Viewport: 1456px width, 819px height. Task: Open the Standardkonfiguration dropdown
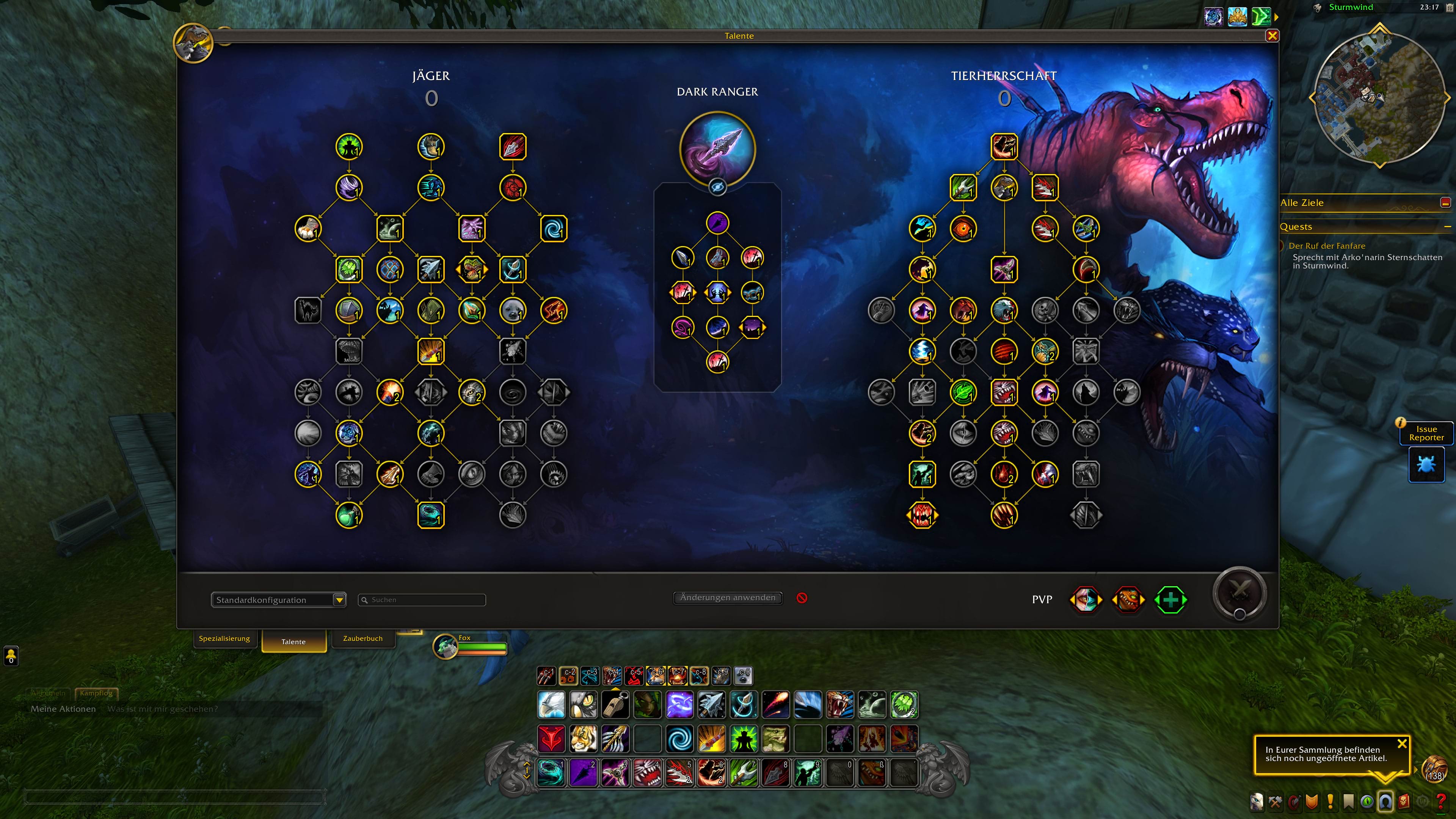coord(339,600)
